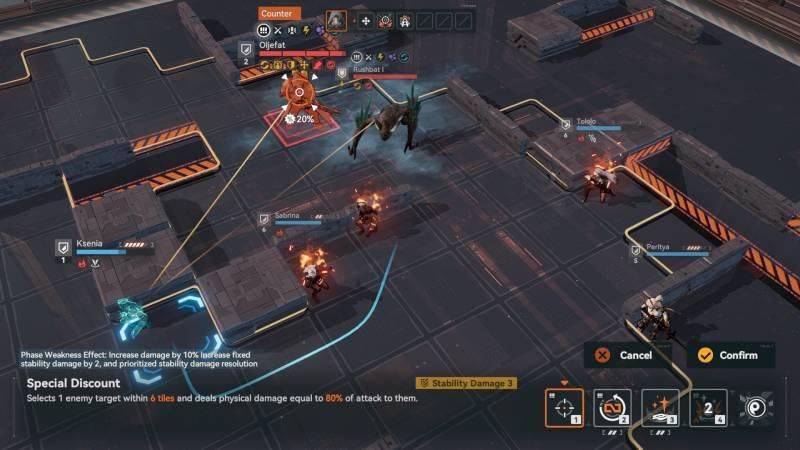Screen dimensions: 800x450
Task: Select the crosshair skill in slot 1
Action: click(x=564, y=408)
